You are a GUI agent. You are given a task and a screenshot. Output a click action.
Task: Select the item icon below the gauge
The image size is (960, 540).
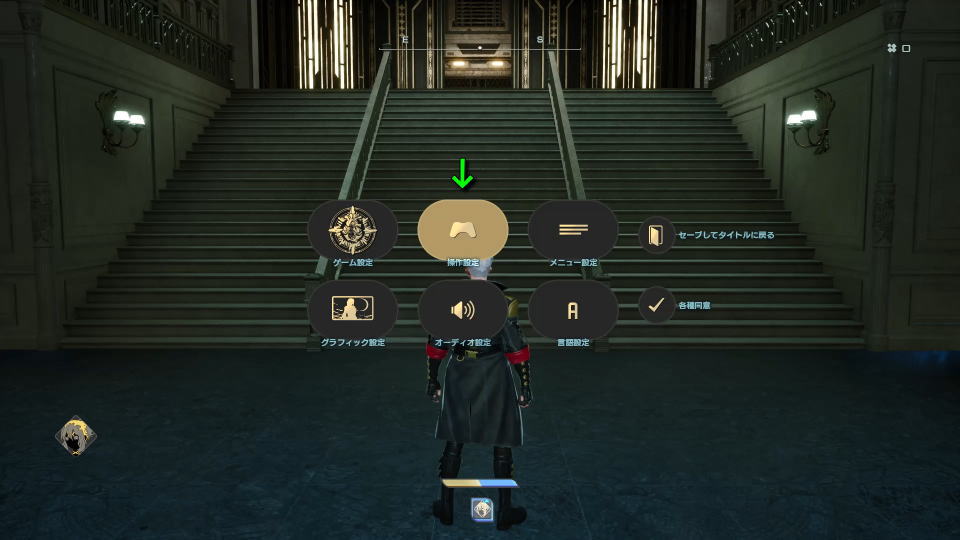click(482, 509)
